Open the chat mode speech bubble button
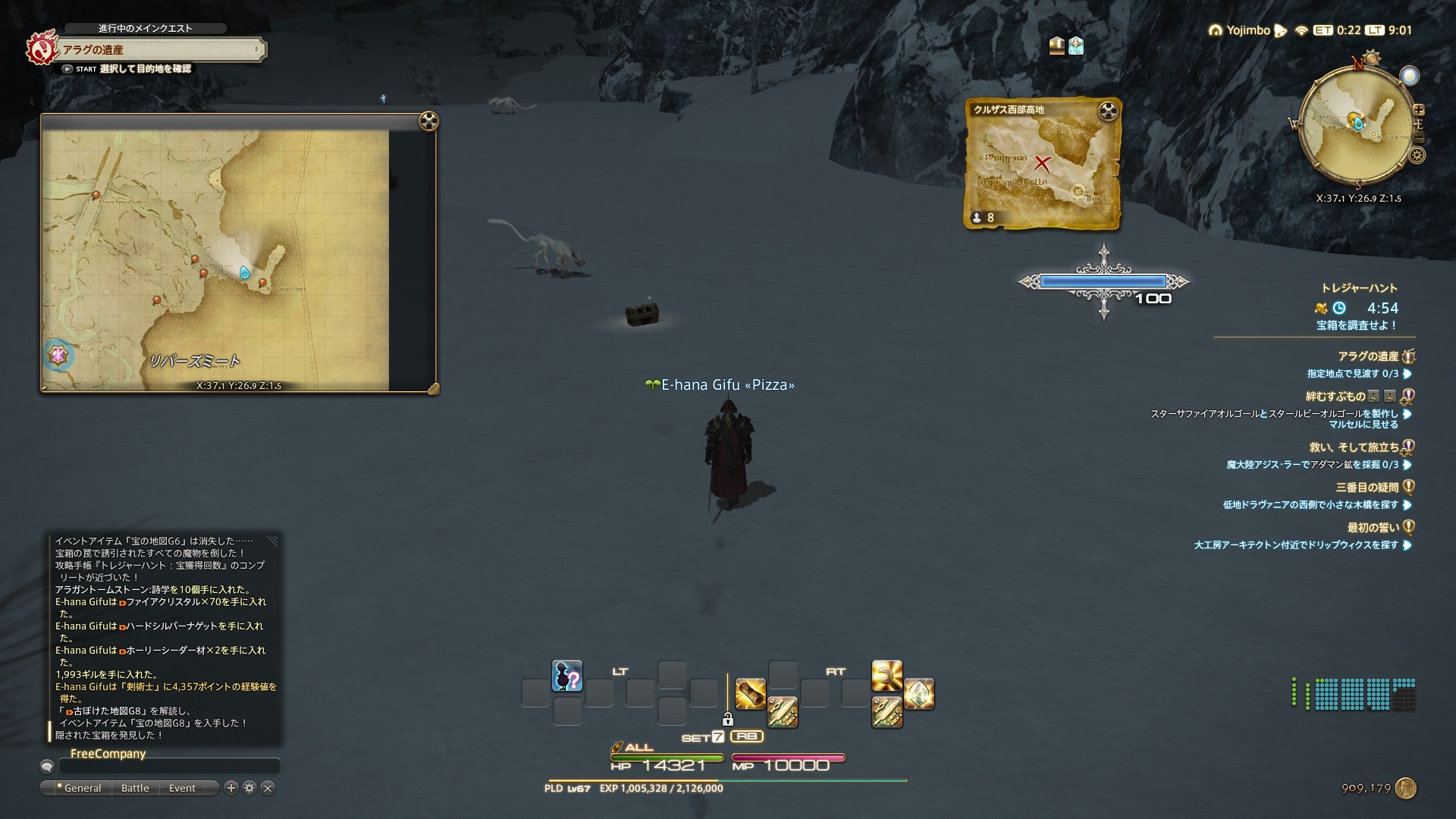 pos(47,767)
